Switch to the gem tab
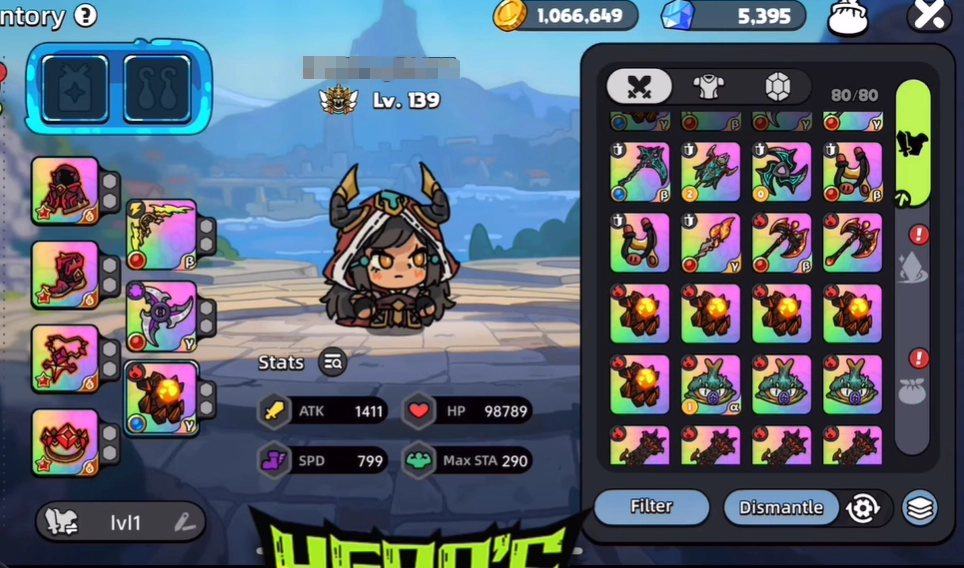964x568 pixels. pyautogui.click(x=777, y=87)
